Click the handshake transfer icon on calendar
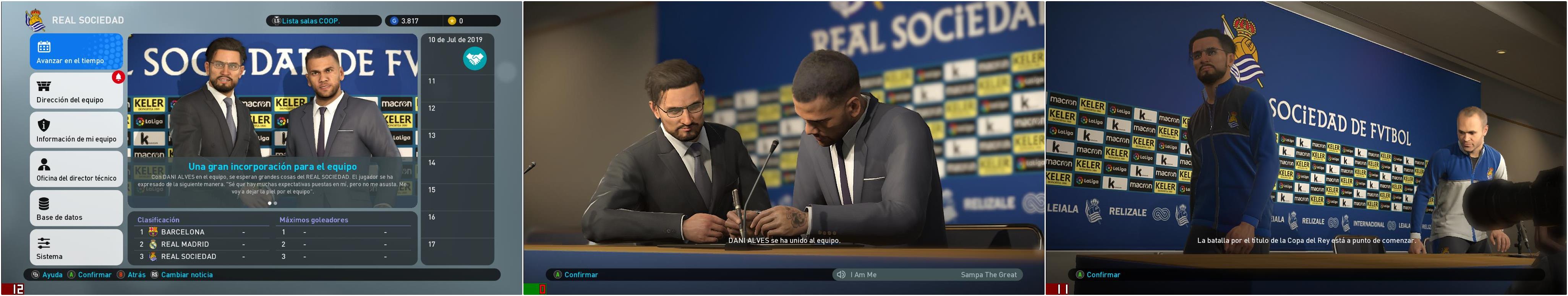Screen dimensions: 1568x296 pyautogui.click(x=474, y=59)
